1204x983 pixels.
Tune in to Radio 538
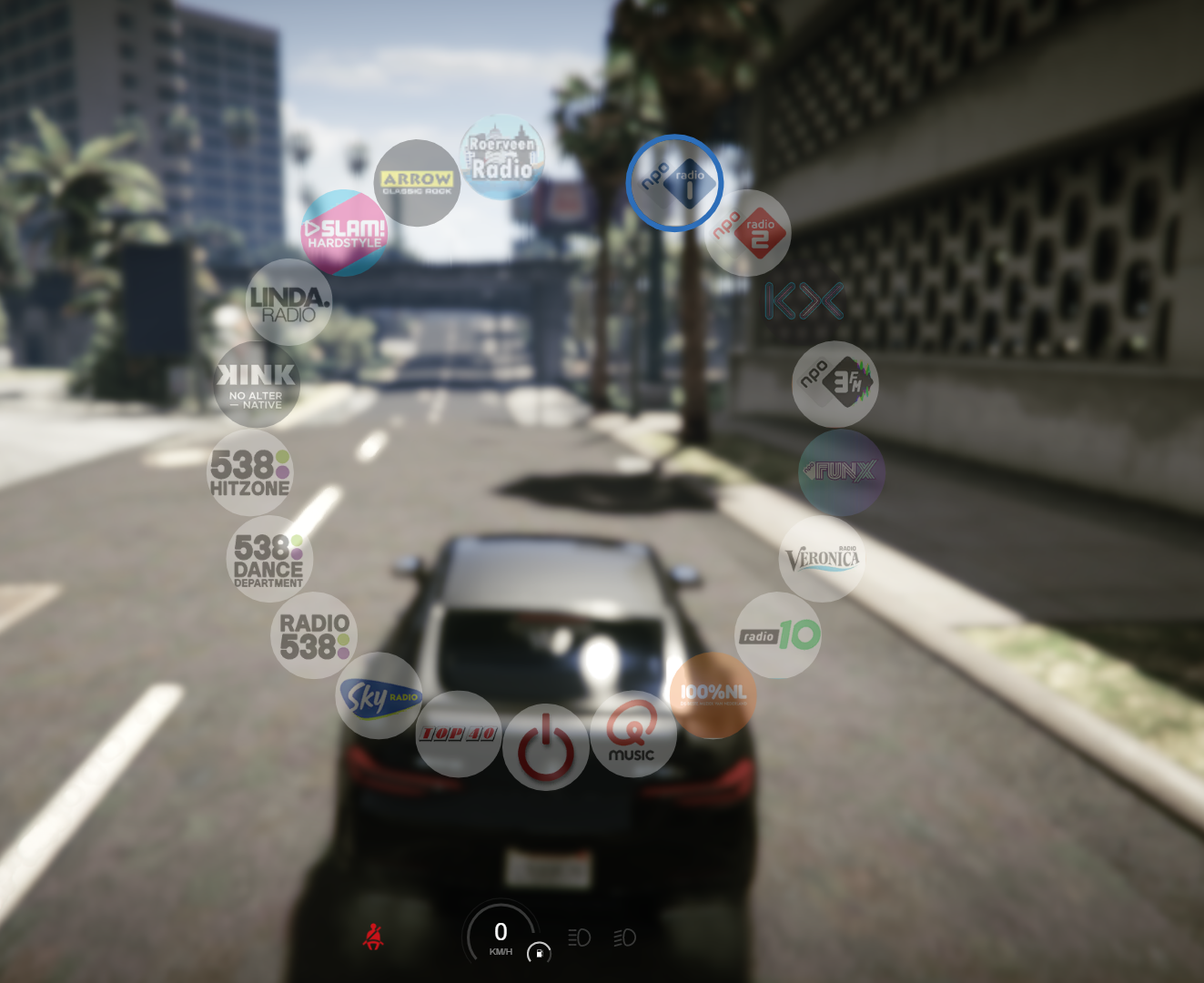tap(314, 635)
